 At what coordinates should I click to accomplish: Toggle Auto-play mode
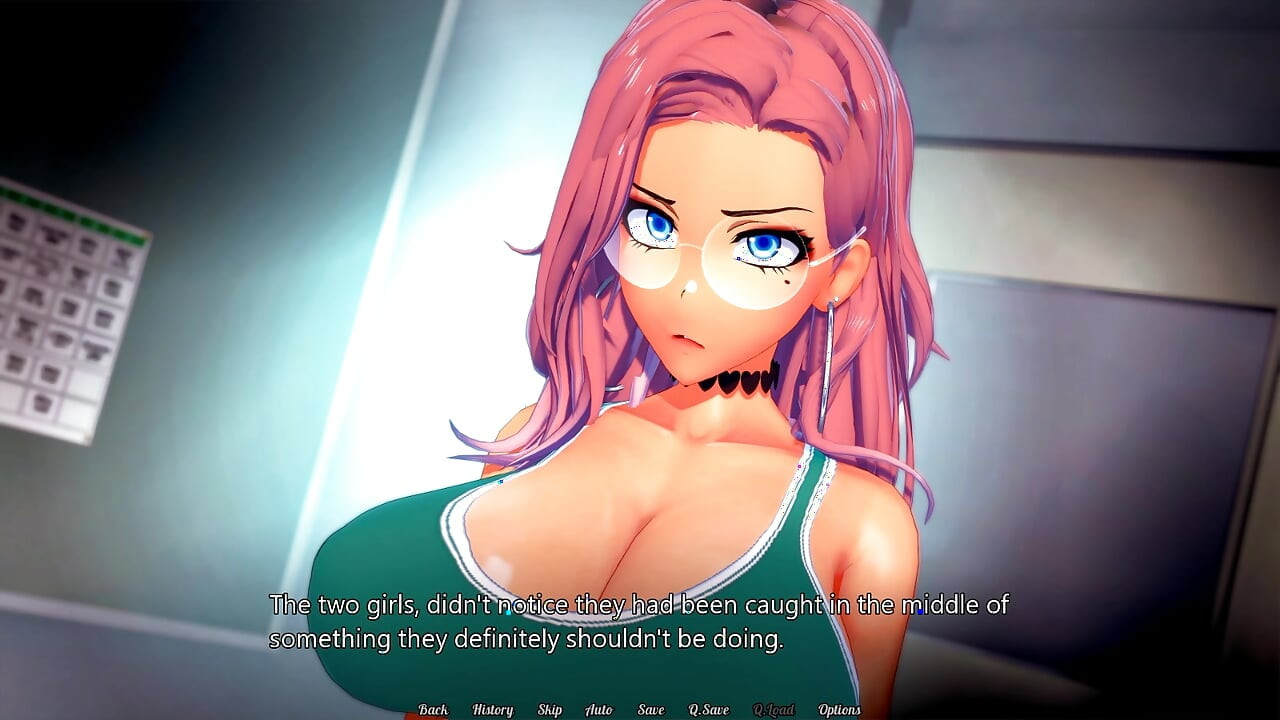point(599,708)
